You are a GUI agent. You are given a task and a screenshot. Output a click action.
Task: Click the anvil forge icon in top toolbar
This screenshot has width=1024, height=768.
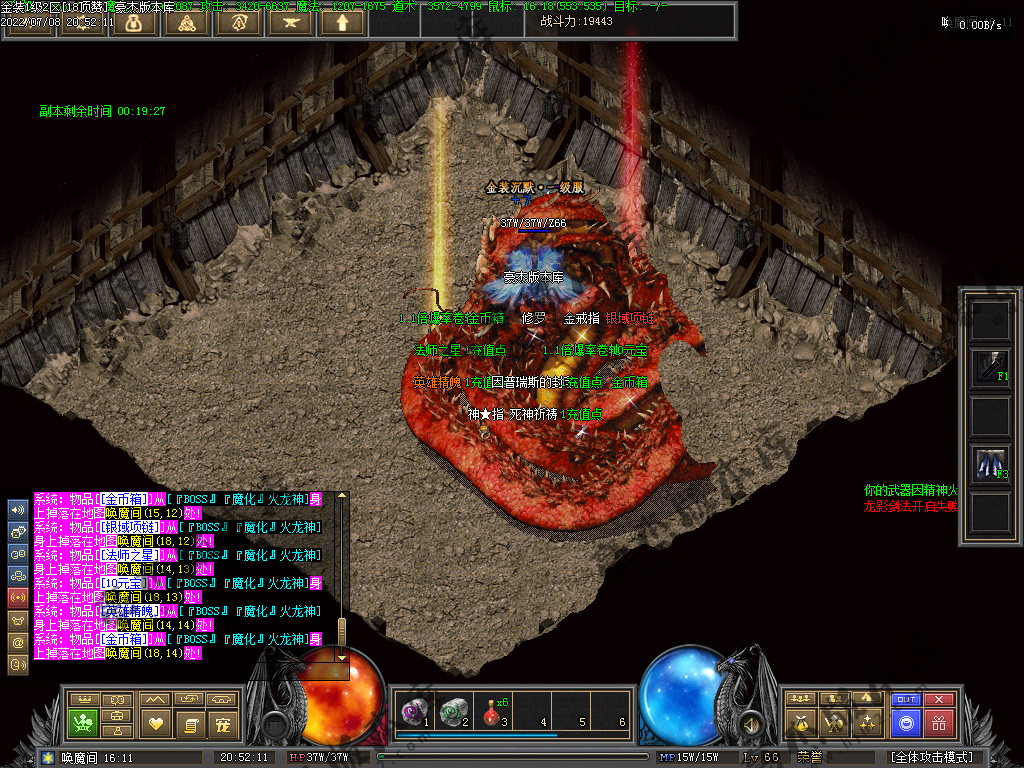(x=290, y=22)
